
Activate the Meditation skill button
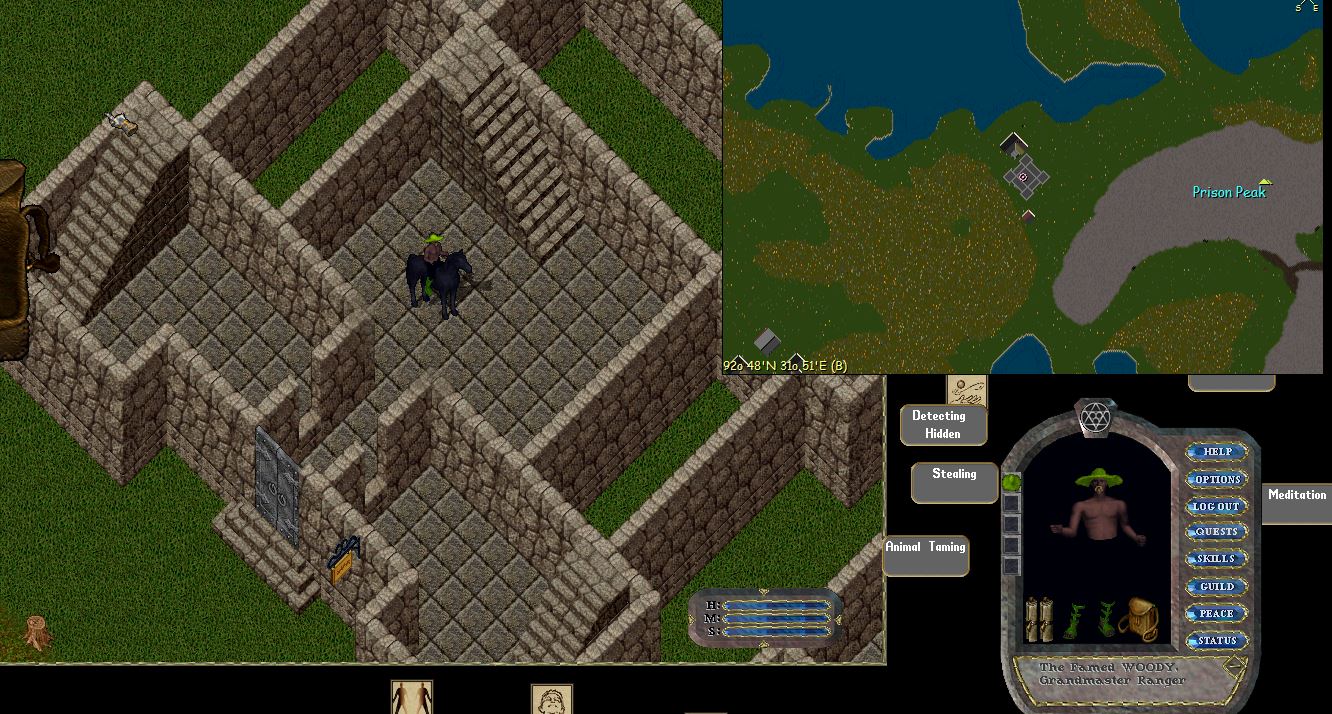[x=1296, y=500]
